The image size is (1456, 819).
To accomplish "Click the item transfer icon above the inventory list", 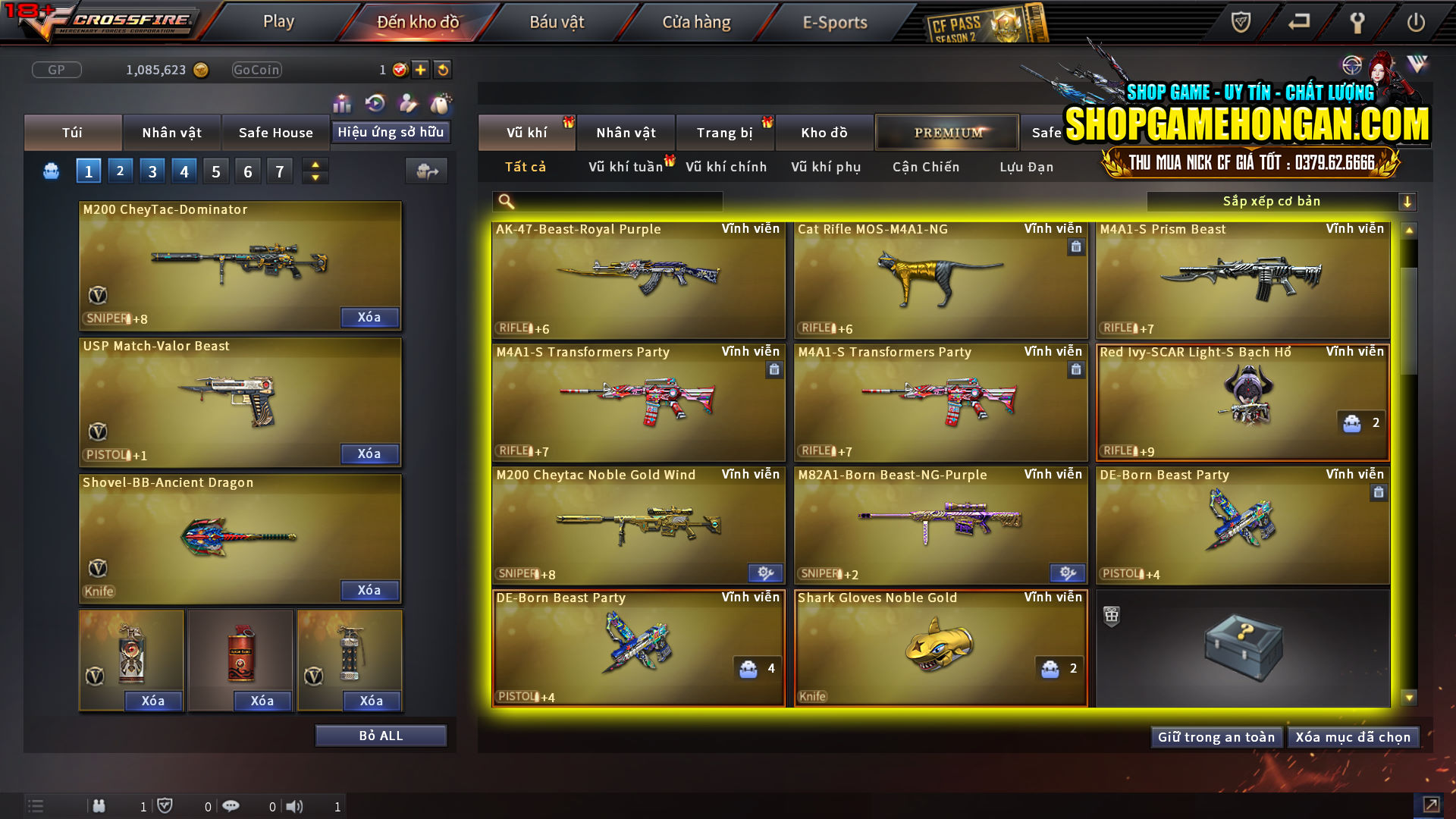I will [426, 171].
